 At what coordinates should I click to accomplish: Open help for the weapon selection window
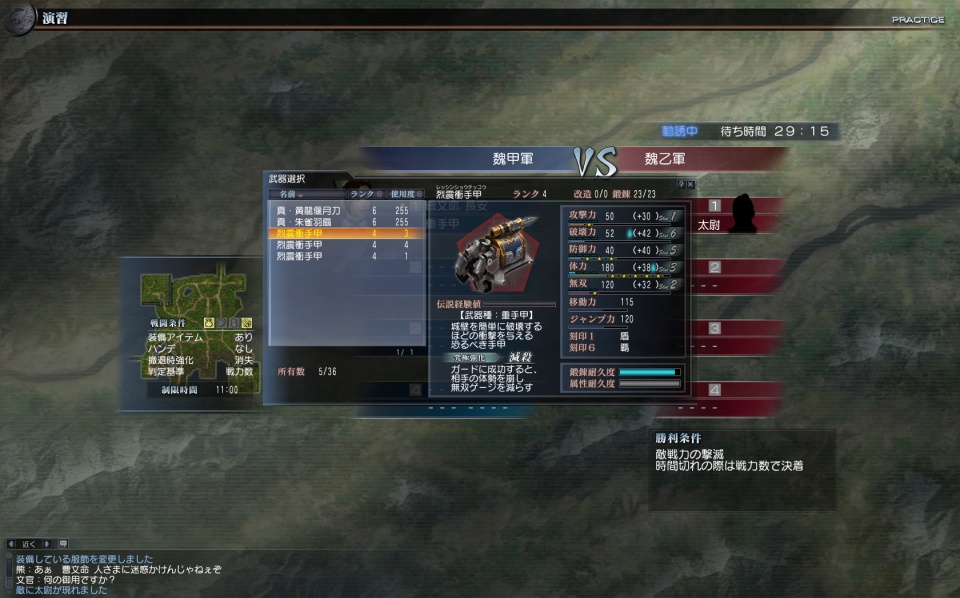tap(680, 185)
